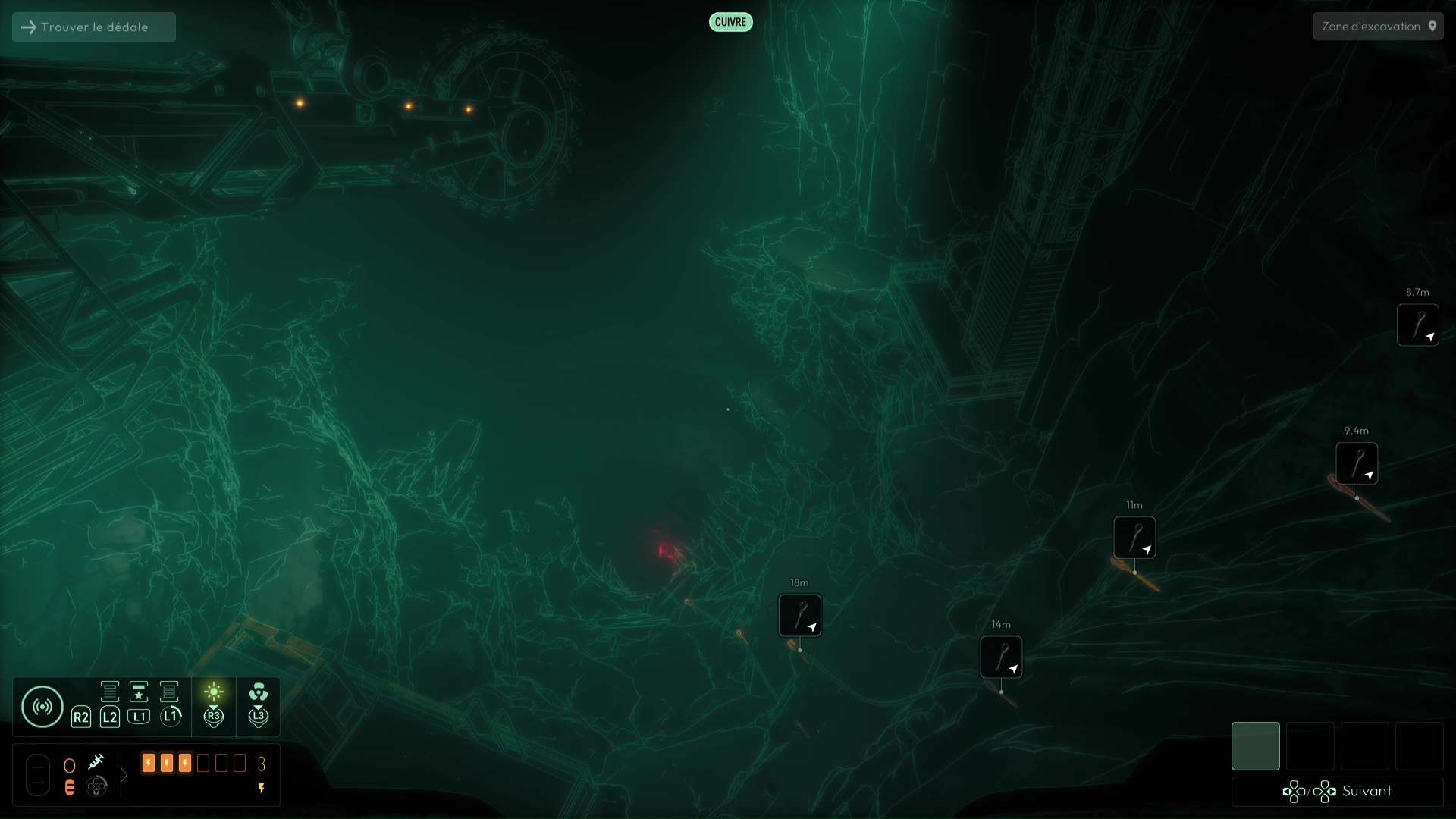The image size is (1456, 819).
Task: Click the chevron divider in the status bar
Action: (x=124, y=775)
